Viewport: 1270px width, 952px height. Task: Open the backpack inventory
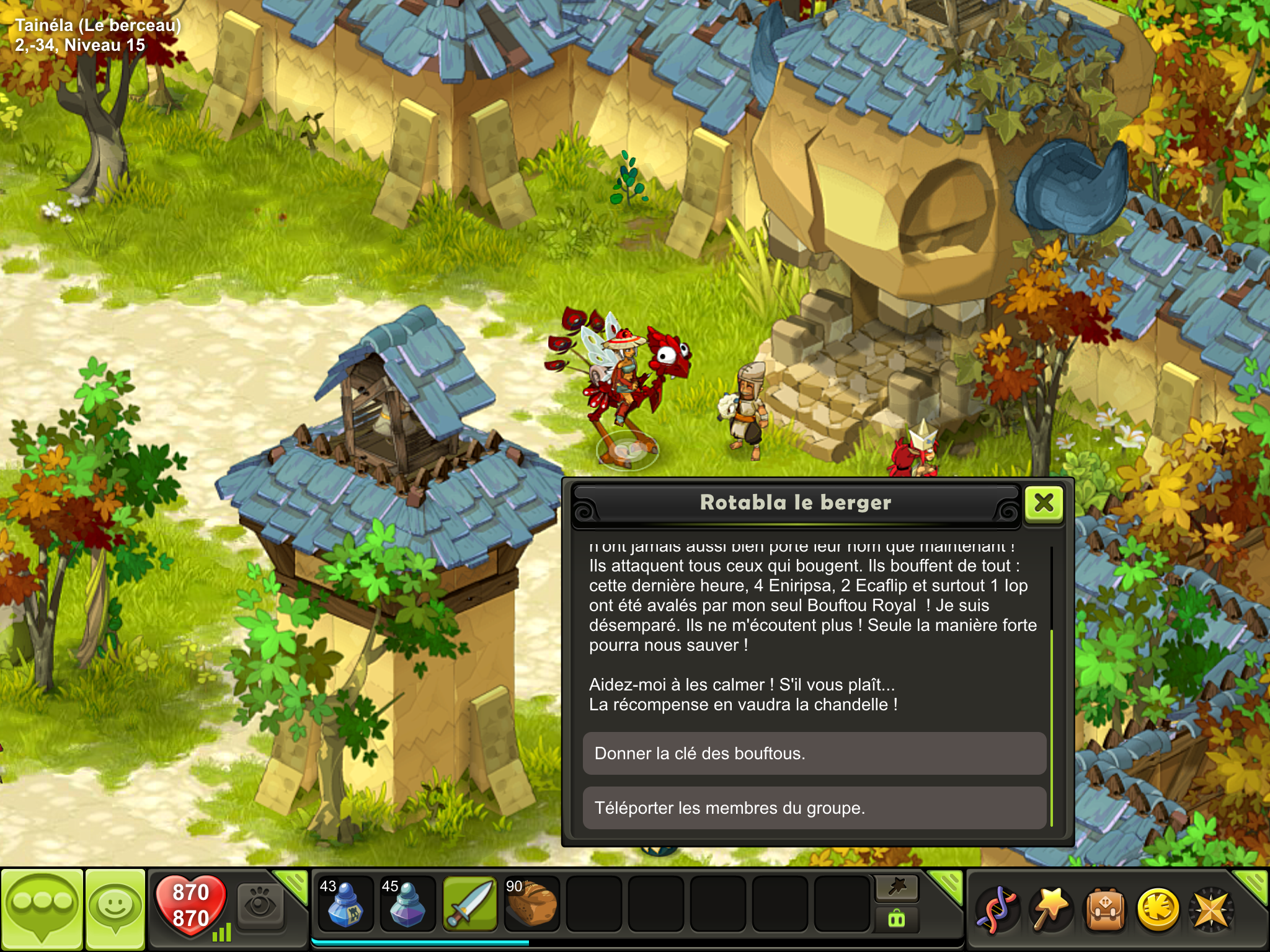[x=1104, y=909]
